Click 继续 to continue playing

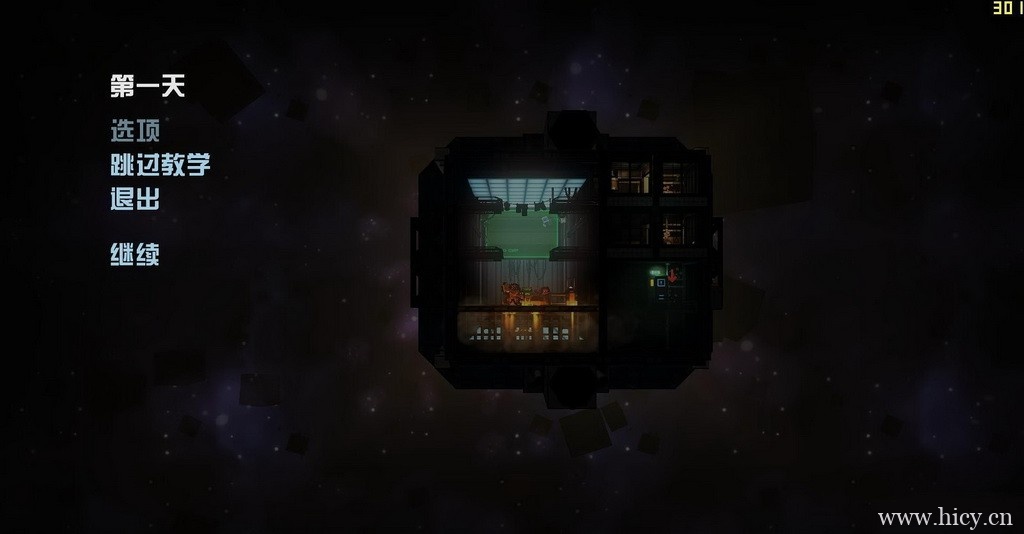coord(135,254)
